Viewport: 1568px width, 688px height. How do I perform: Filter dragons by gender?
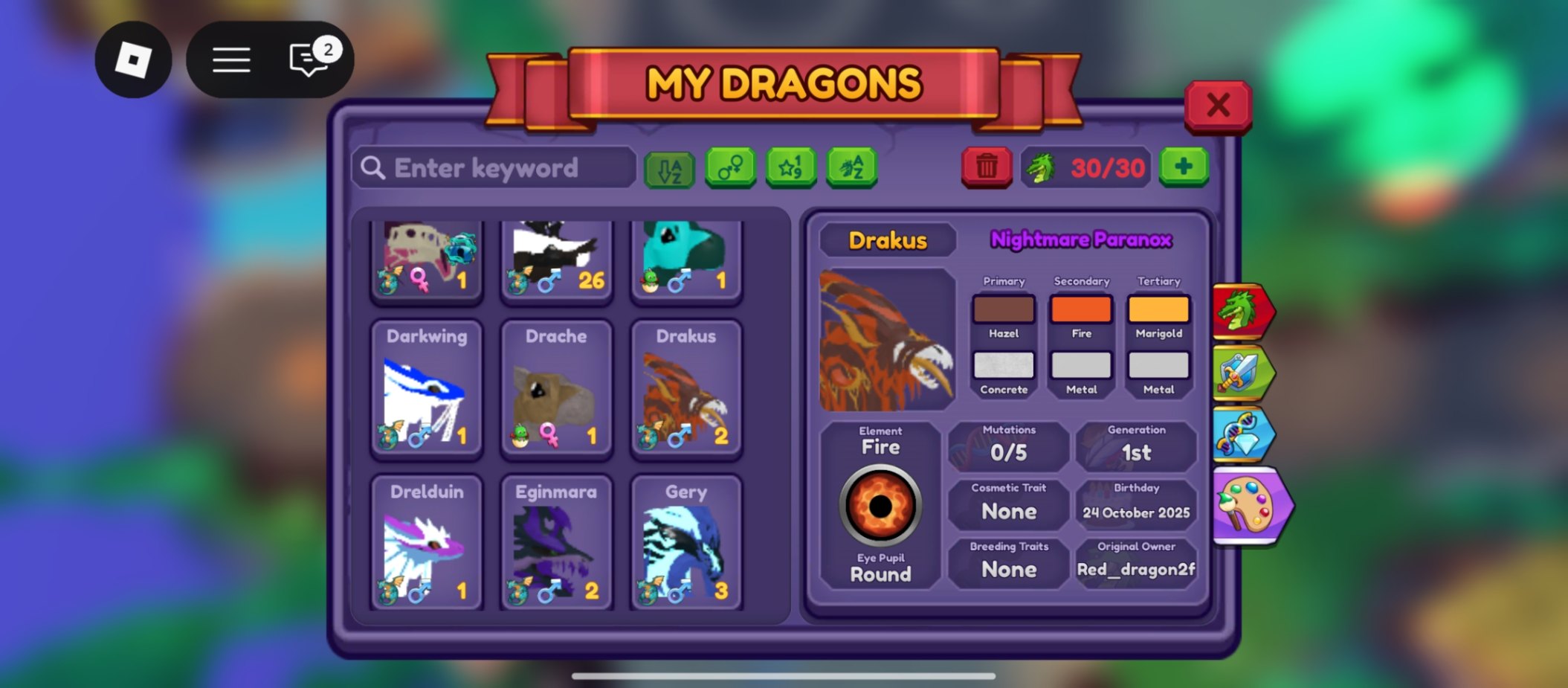point(730,167)
